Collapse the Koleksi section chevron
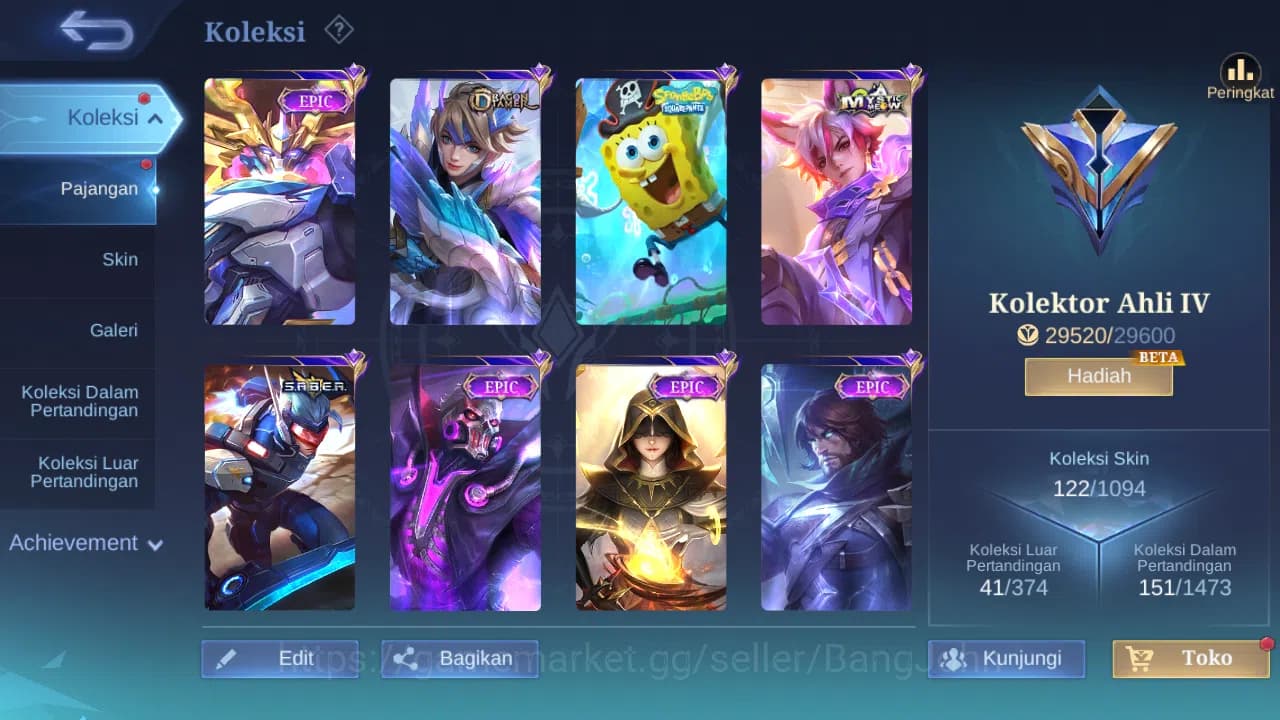The width and height of the screenshot is (1280, 720). (x=154, y=117)
